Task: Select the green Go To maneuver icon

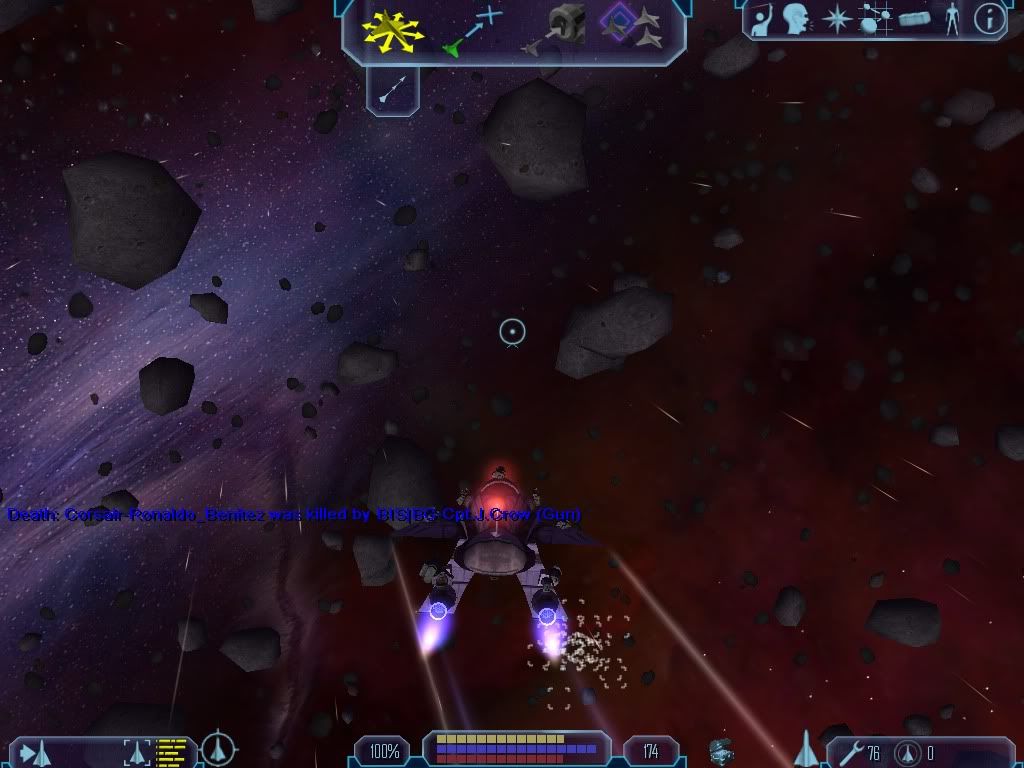Action: [472, 30]
